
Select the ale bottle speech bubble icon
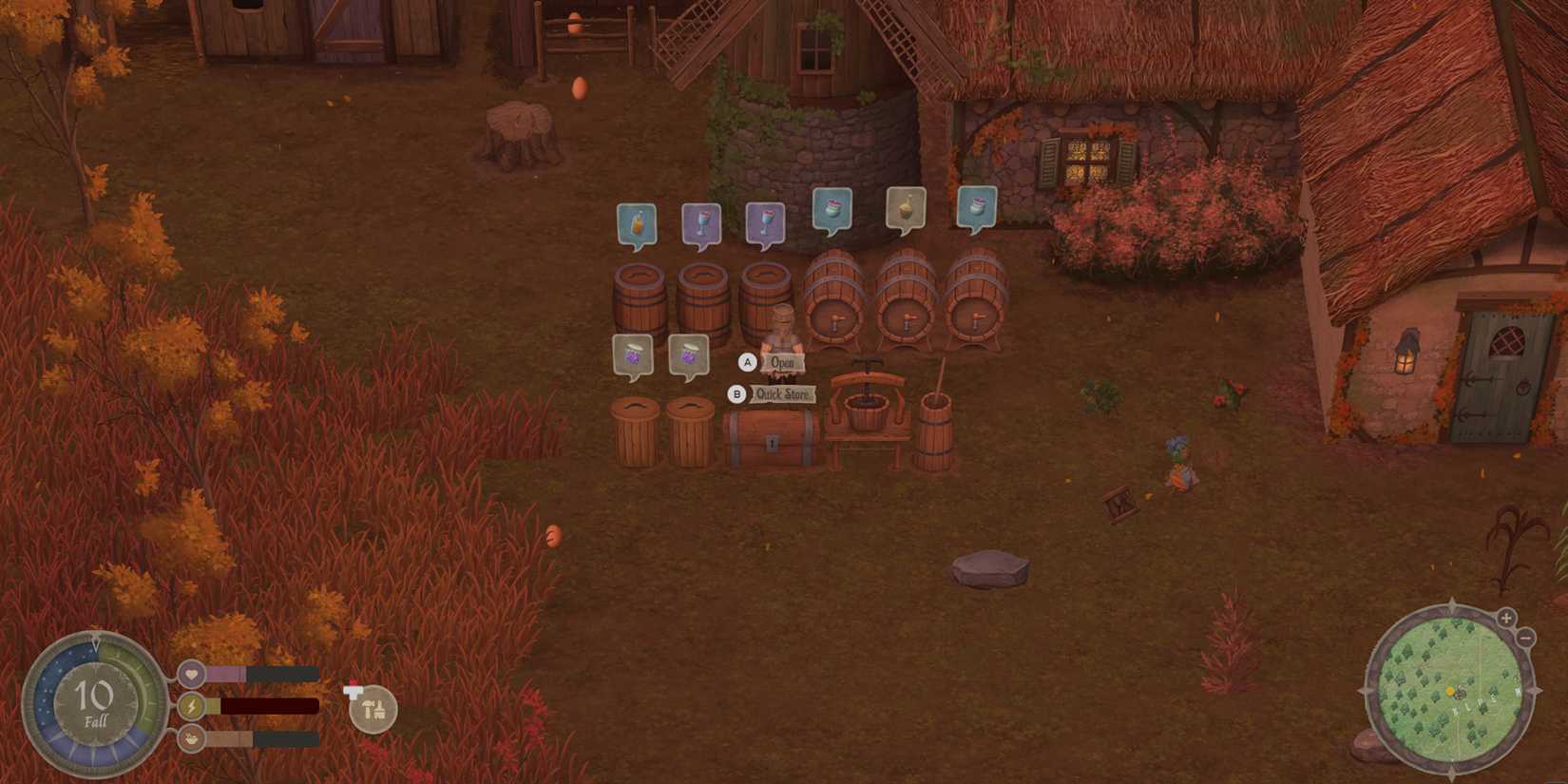pyautogui.click(x=637, y=220)
